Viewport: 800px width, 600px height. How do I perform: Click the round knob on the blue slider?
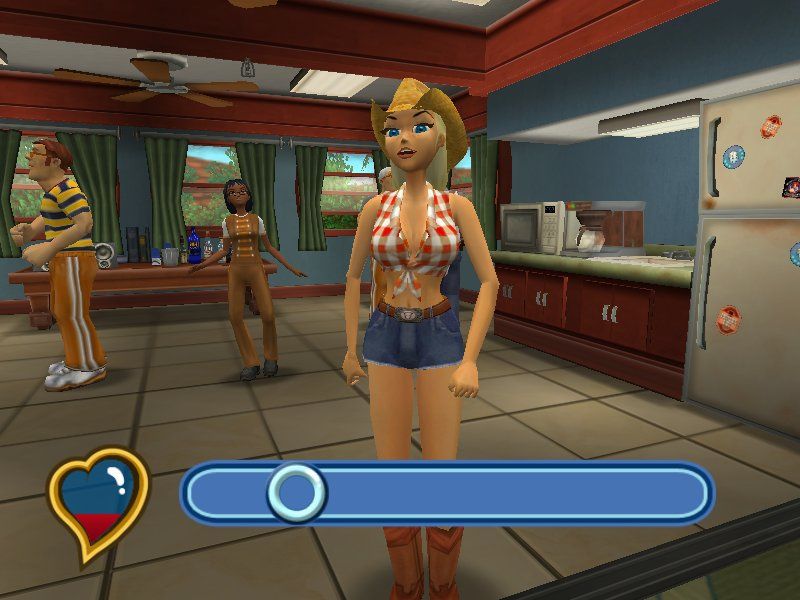click(x=295, y=492)
